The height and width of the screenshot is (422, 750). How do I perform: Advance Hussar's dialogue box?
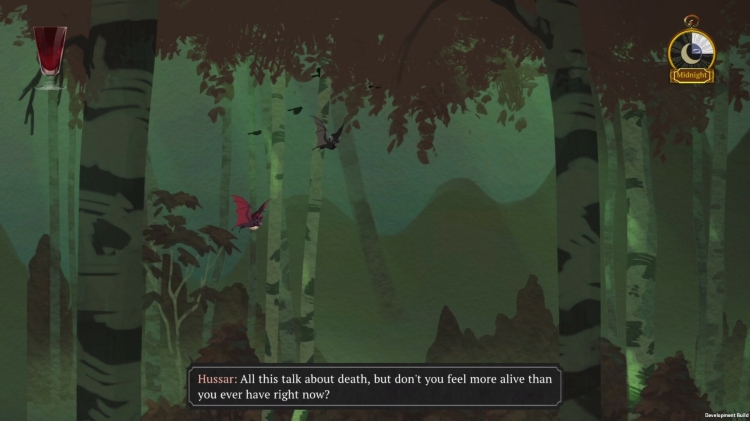(x=375, y=386)
